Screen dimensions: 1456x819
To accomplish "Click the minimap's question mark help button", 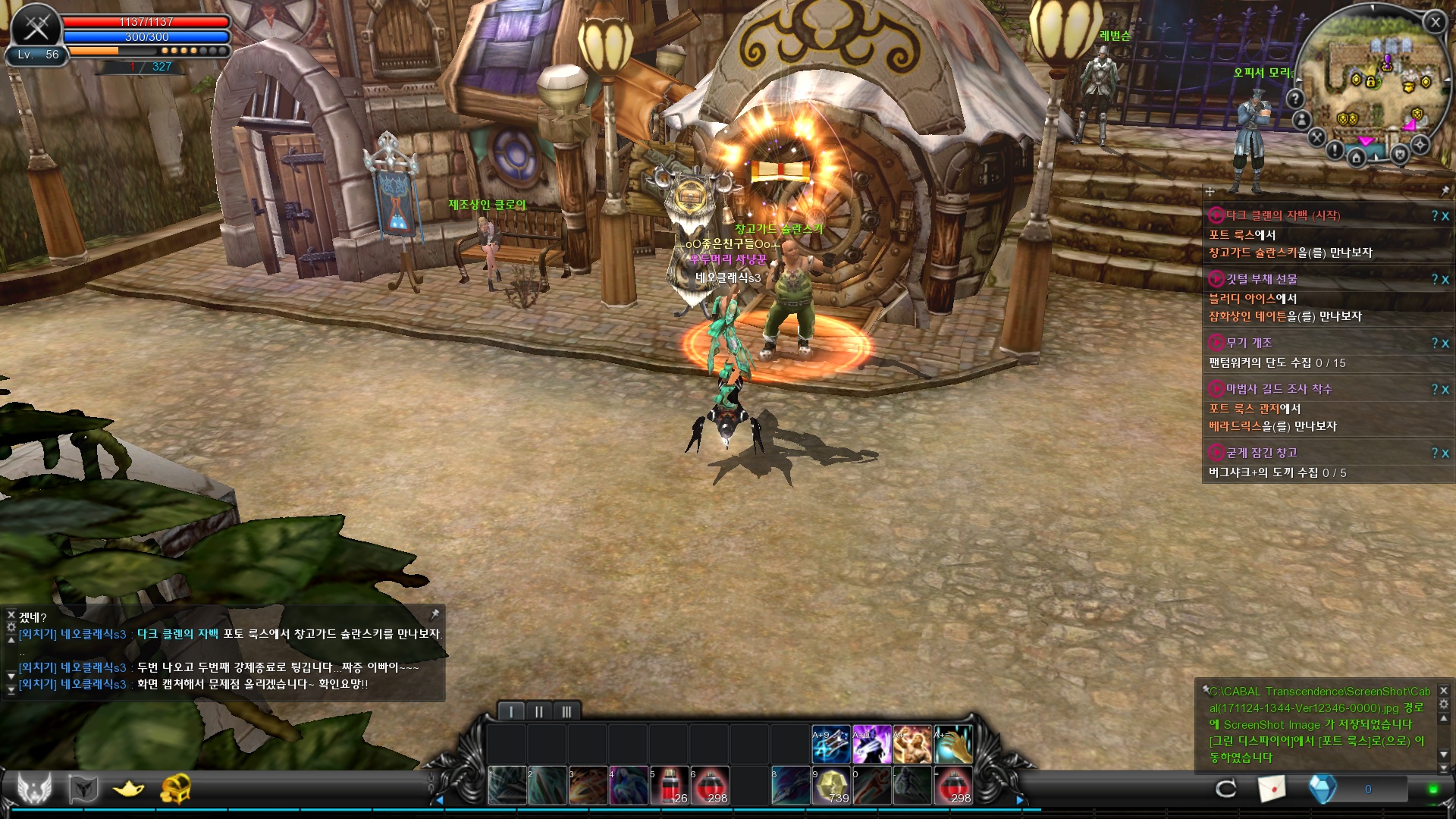I will pos(1295,99).
